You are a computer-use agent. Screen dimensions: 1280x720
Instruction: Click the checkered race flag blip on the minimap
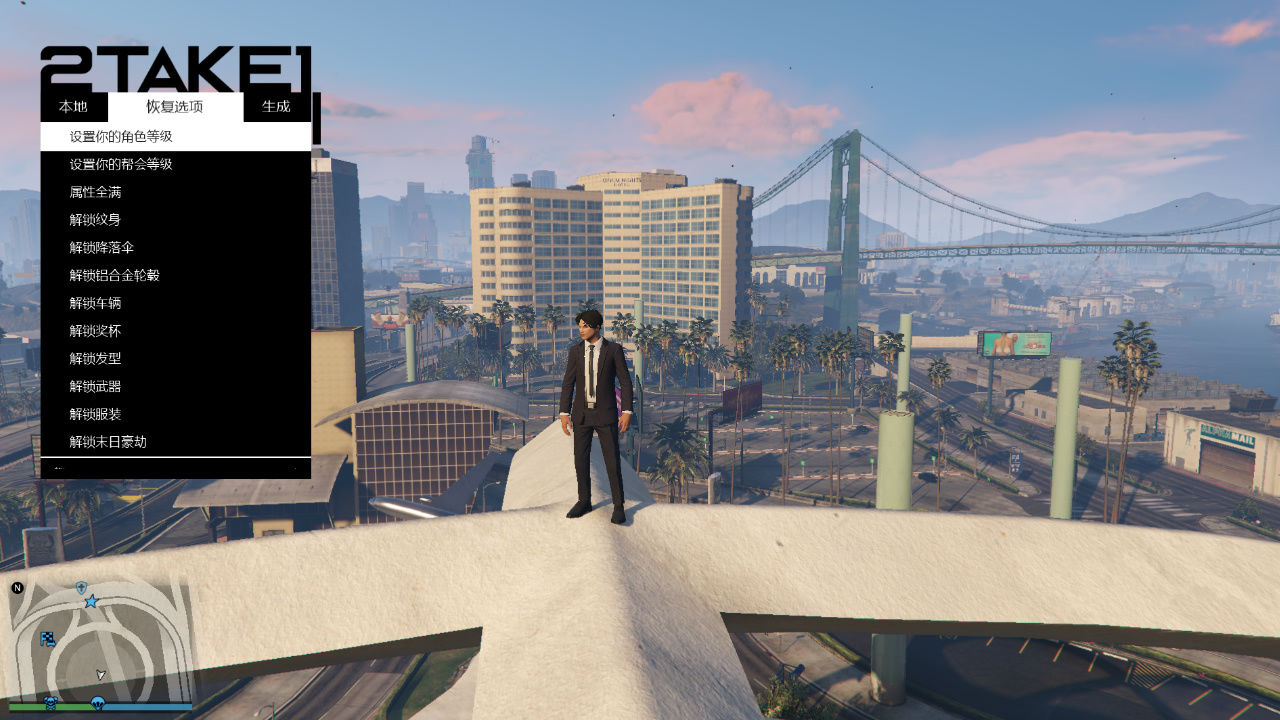[x=48, y=639]
